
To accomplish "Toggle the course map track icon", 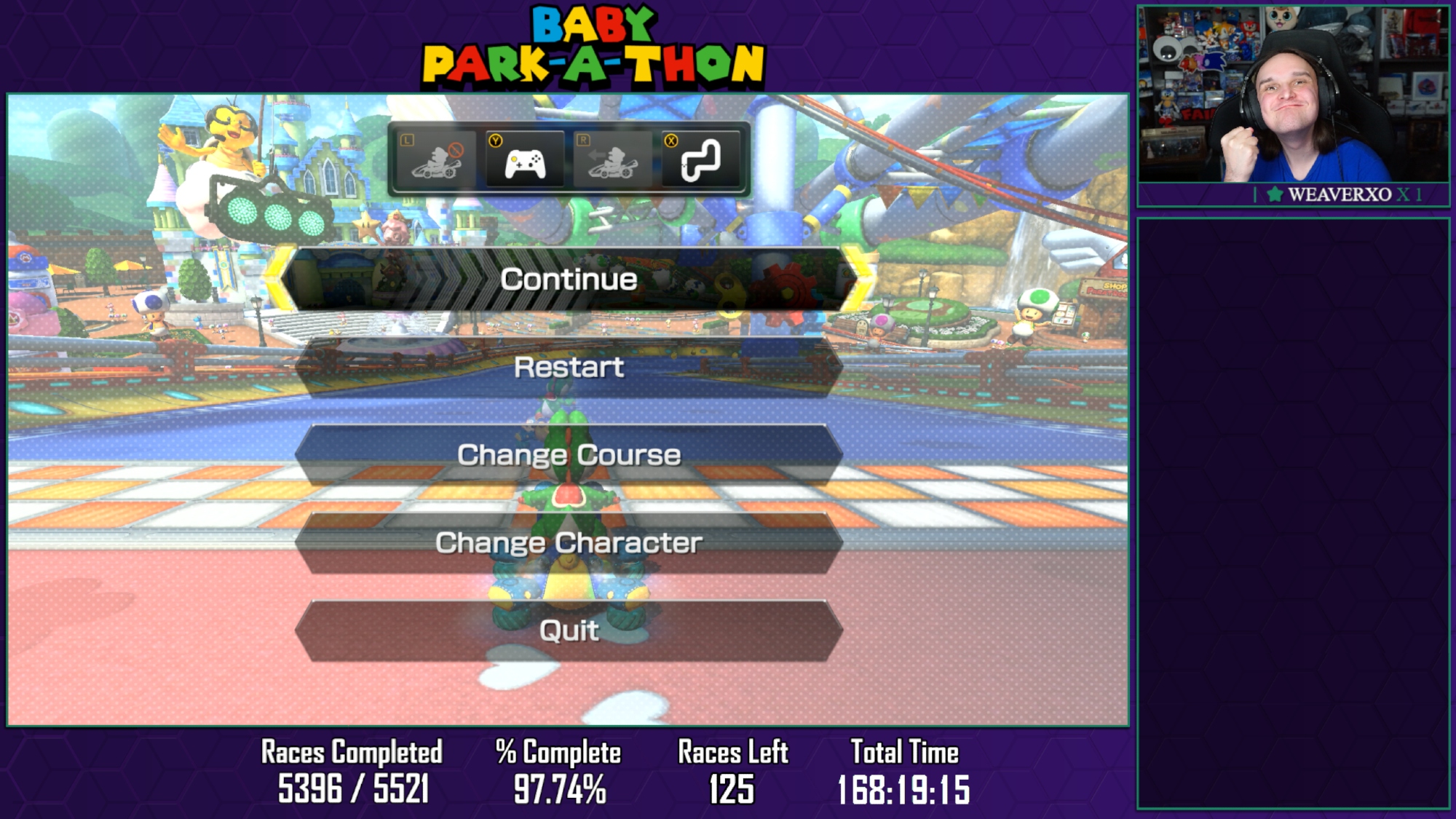I will click(x=700, y=159).
